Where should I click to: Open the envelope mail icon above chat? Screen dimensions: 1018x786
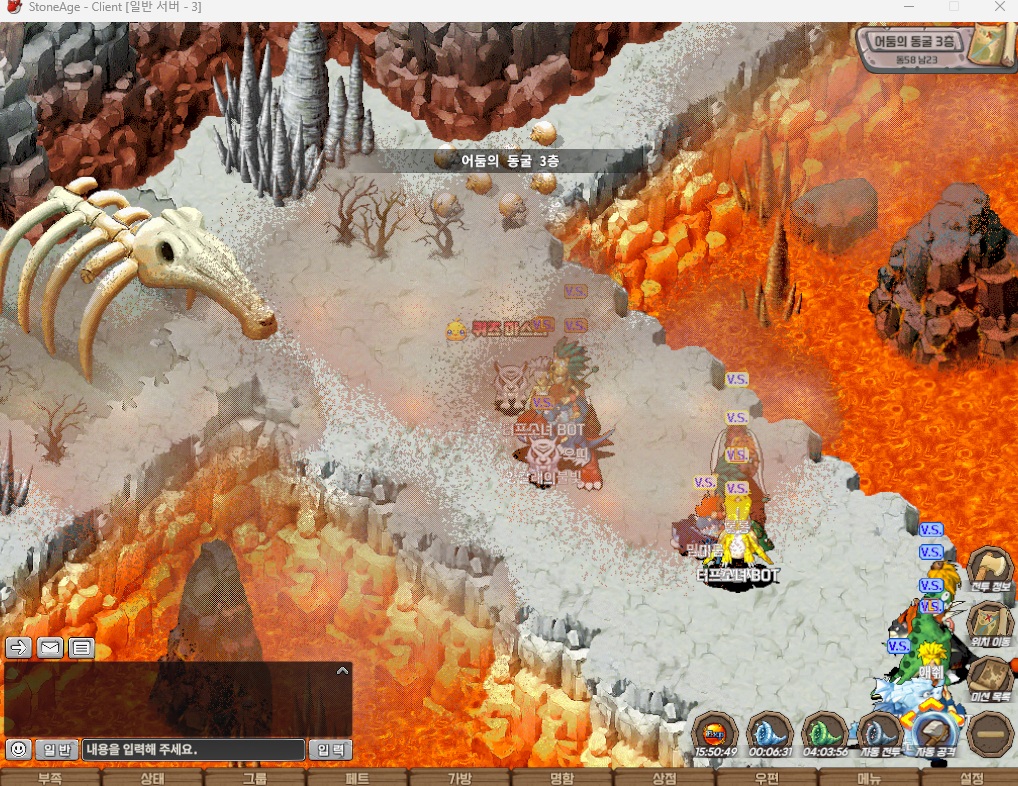(50, 647)
